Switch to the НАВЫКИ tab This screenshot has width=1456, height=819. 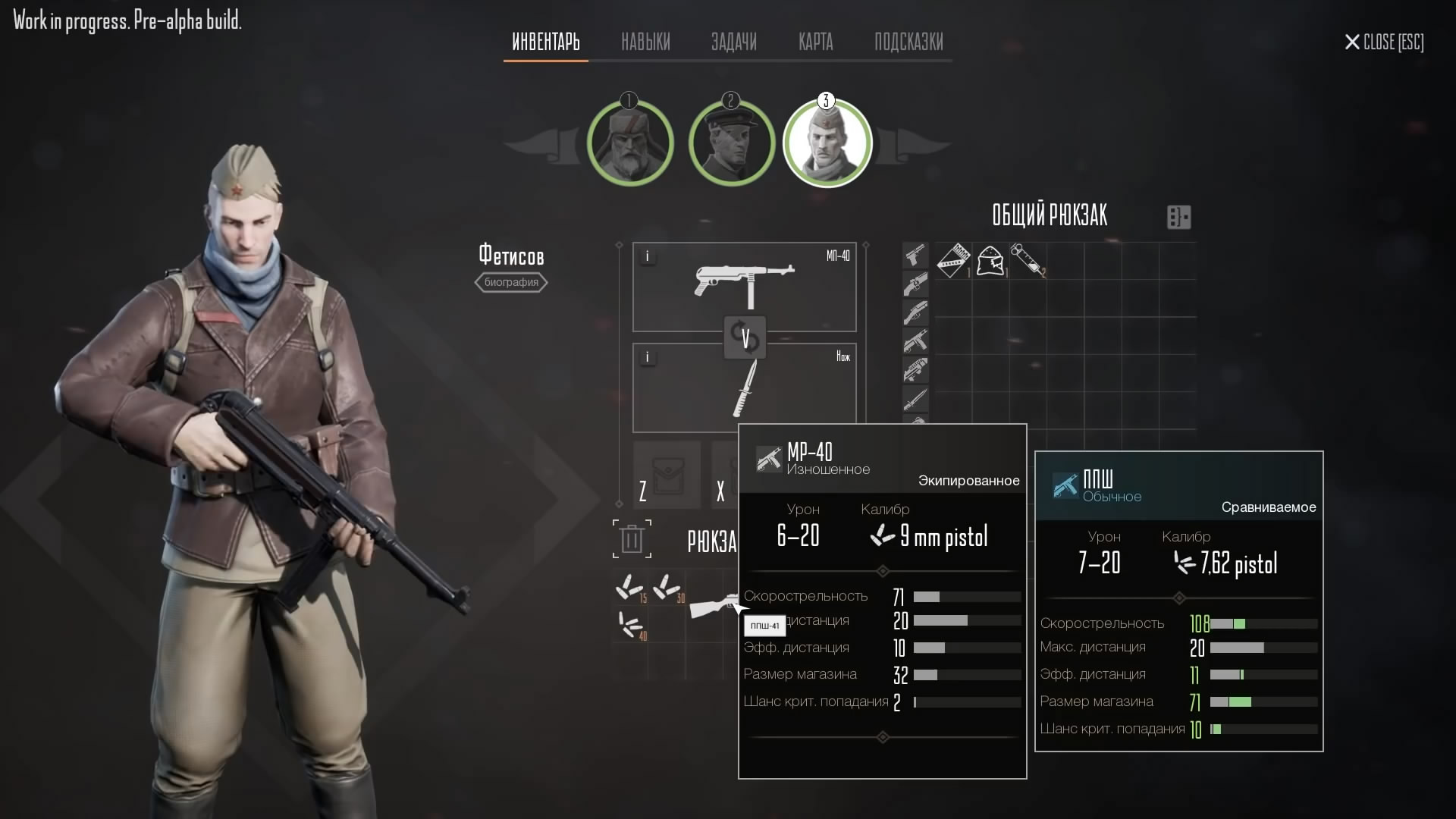pyautogui.click(x=645, y=42)
